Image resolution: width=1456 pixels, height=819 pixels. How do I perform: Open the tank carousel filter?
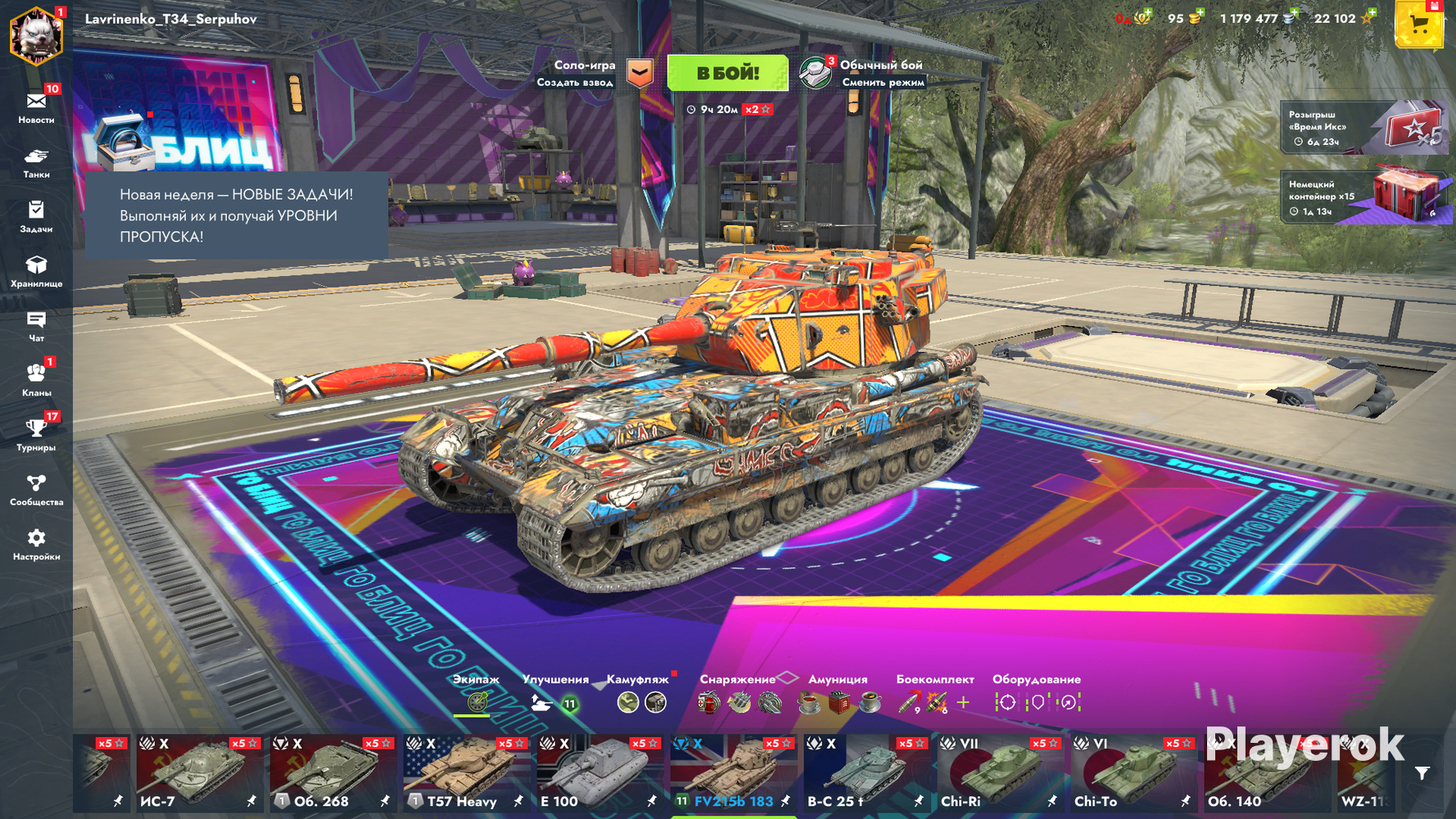pyautogui.click(x=1422, y=773)
